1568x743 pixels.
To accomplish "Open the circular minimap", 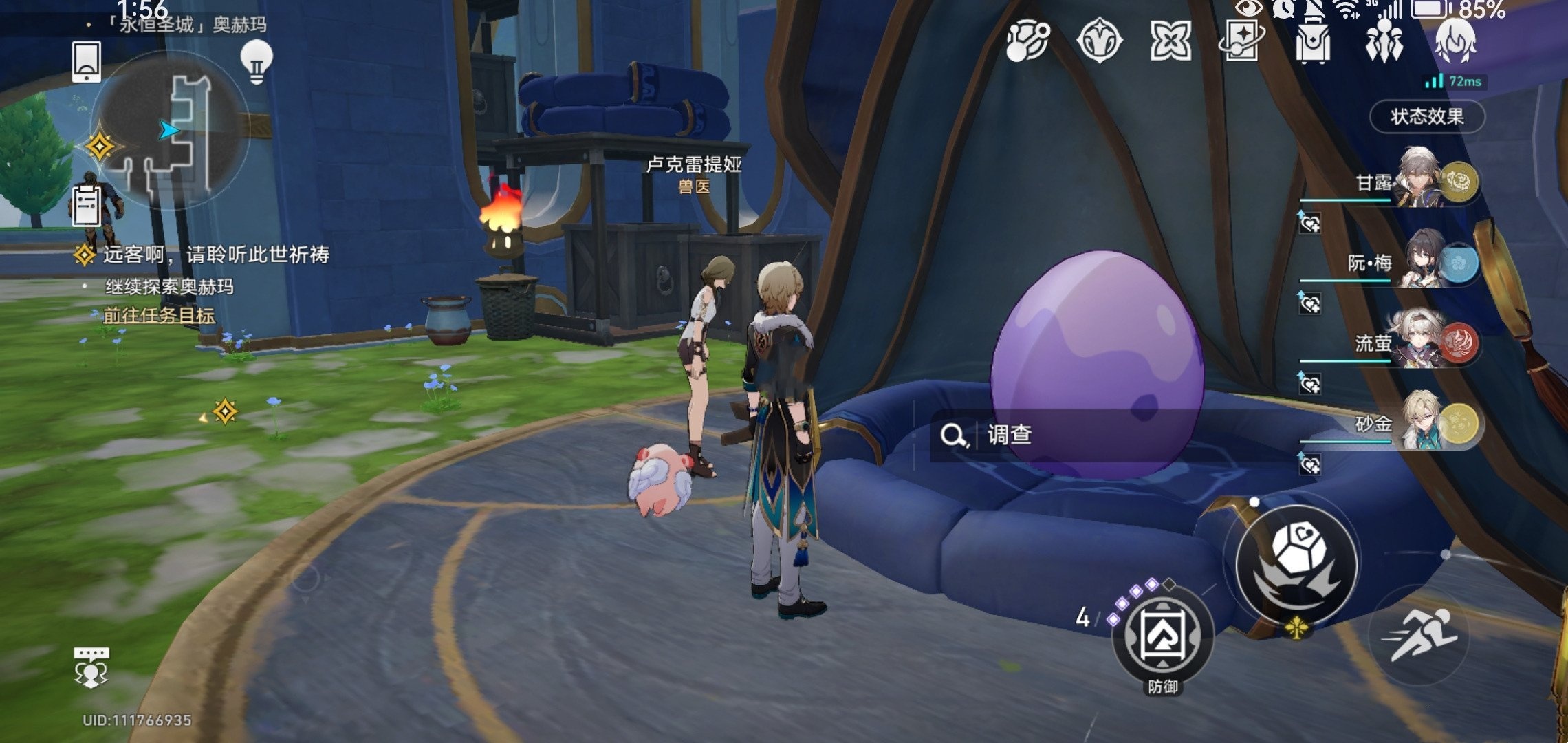I will (x=169, y=129).
